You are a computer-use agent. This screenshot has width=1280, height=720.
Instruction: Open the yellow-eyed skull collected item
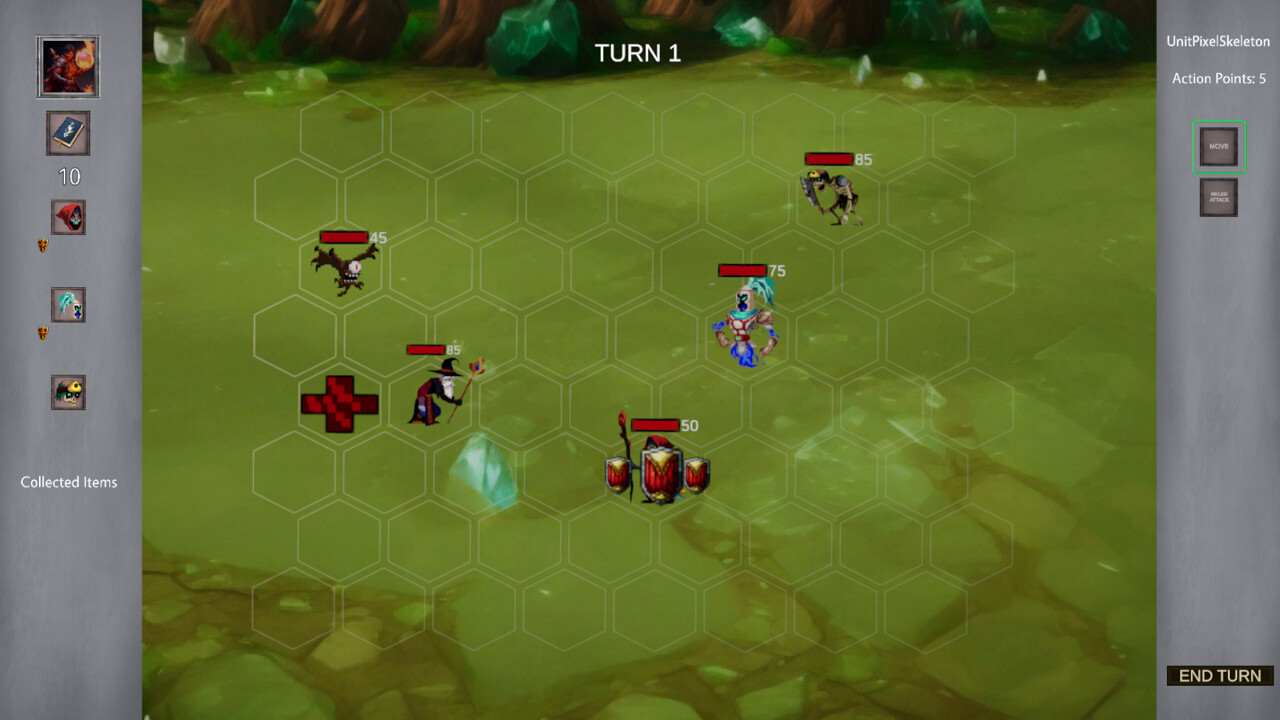coord(67,392)
